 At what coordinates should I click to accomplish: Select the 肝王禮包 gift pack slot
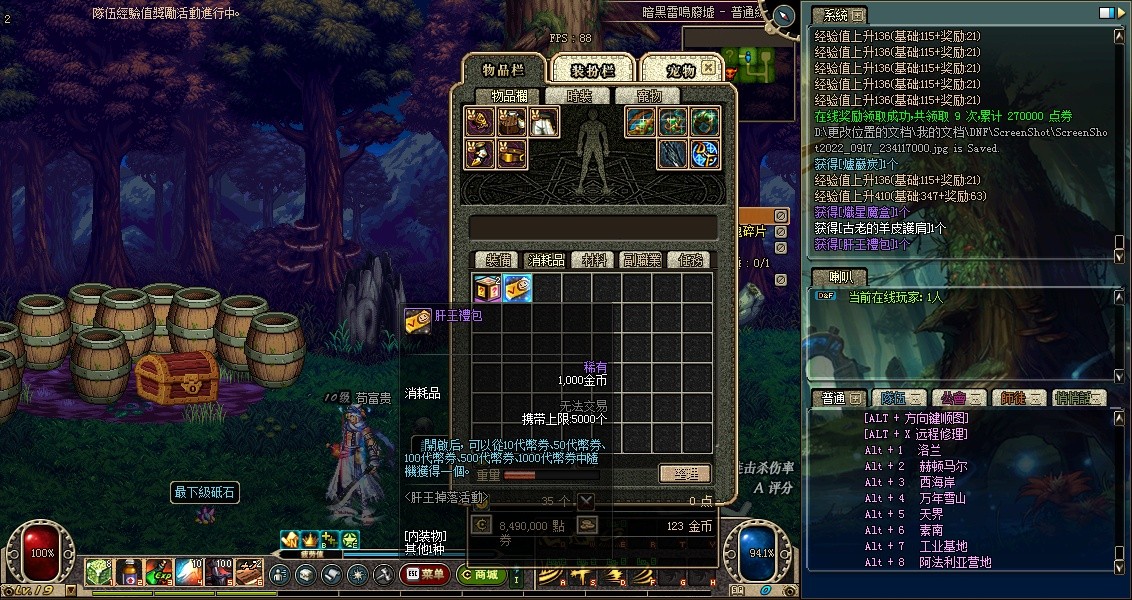pos(518,289)
